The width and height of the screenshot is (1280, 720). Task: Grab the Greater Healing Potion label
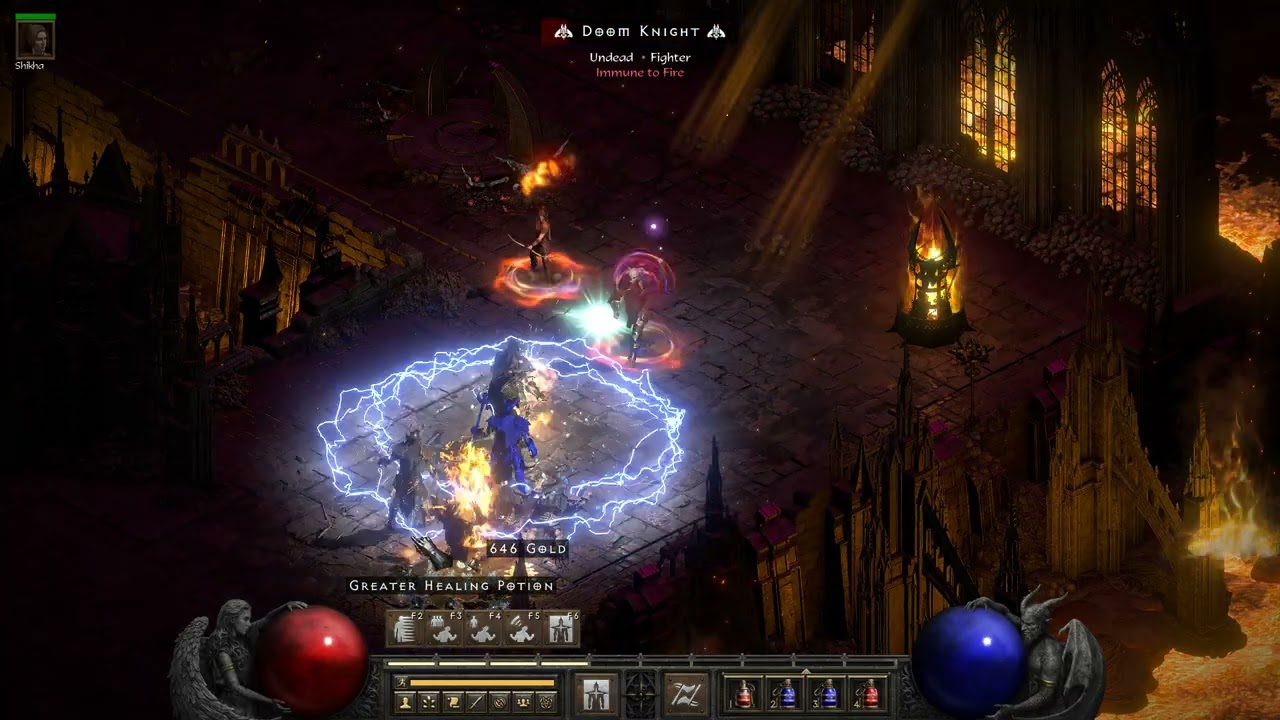coord(451,586)
